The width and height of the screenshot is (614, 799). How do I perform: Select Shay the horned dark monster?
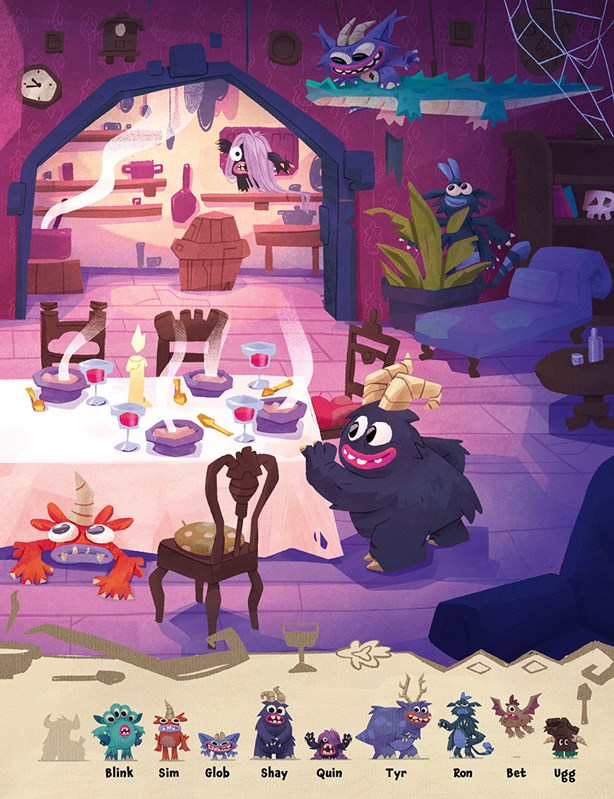point(270,731)
